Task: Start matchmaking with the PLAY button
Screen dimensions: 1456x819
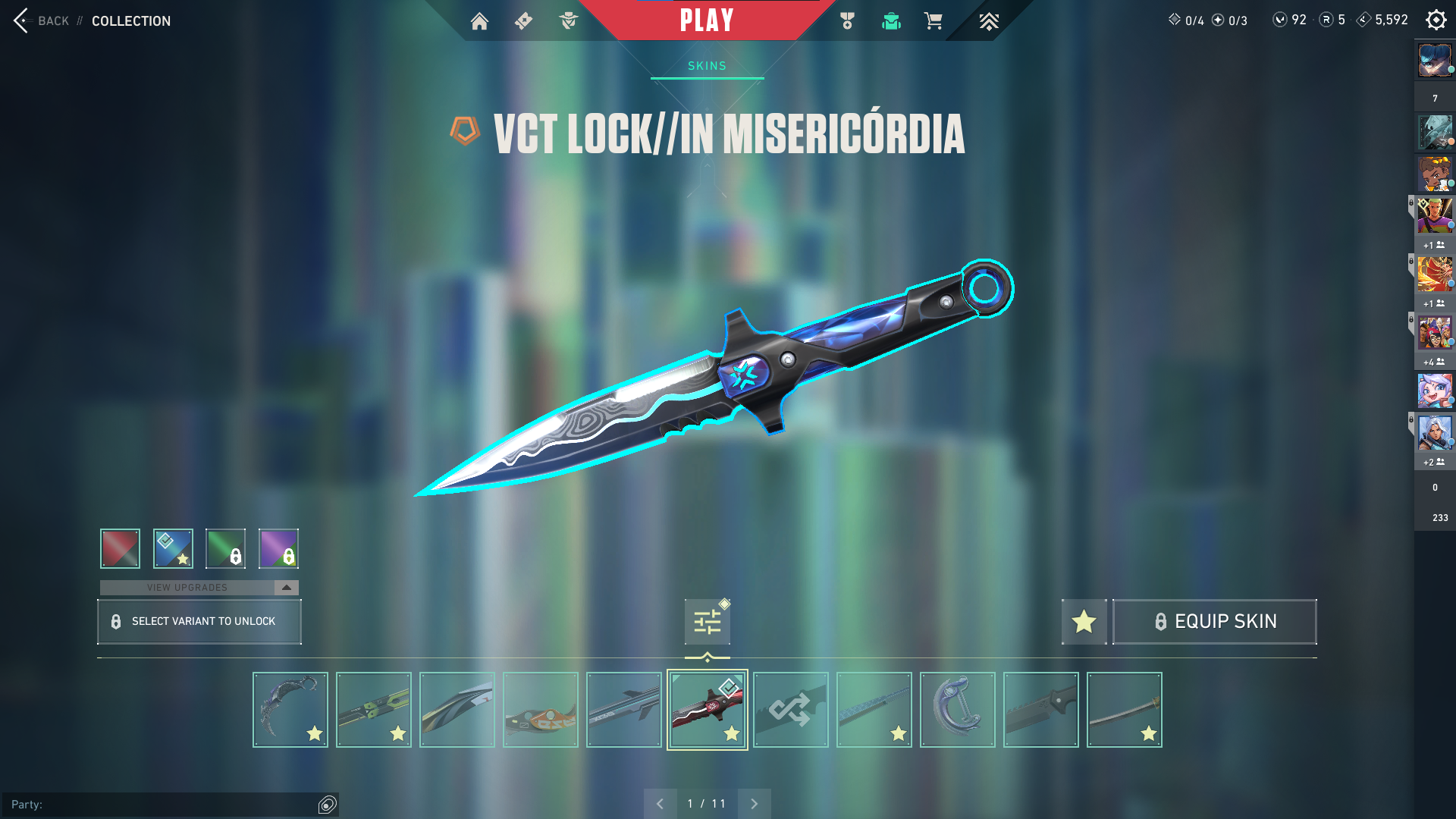Action: point(706,20)
